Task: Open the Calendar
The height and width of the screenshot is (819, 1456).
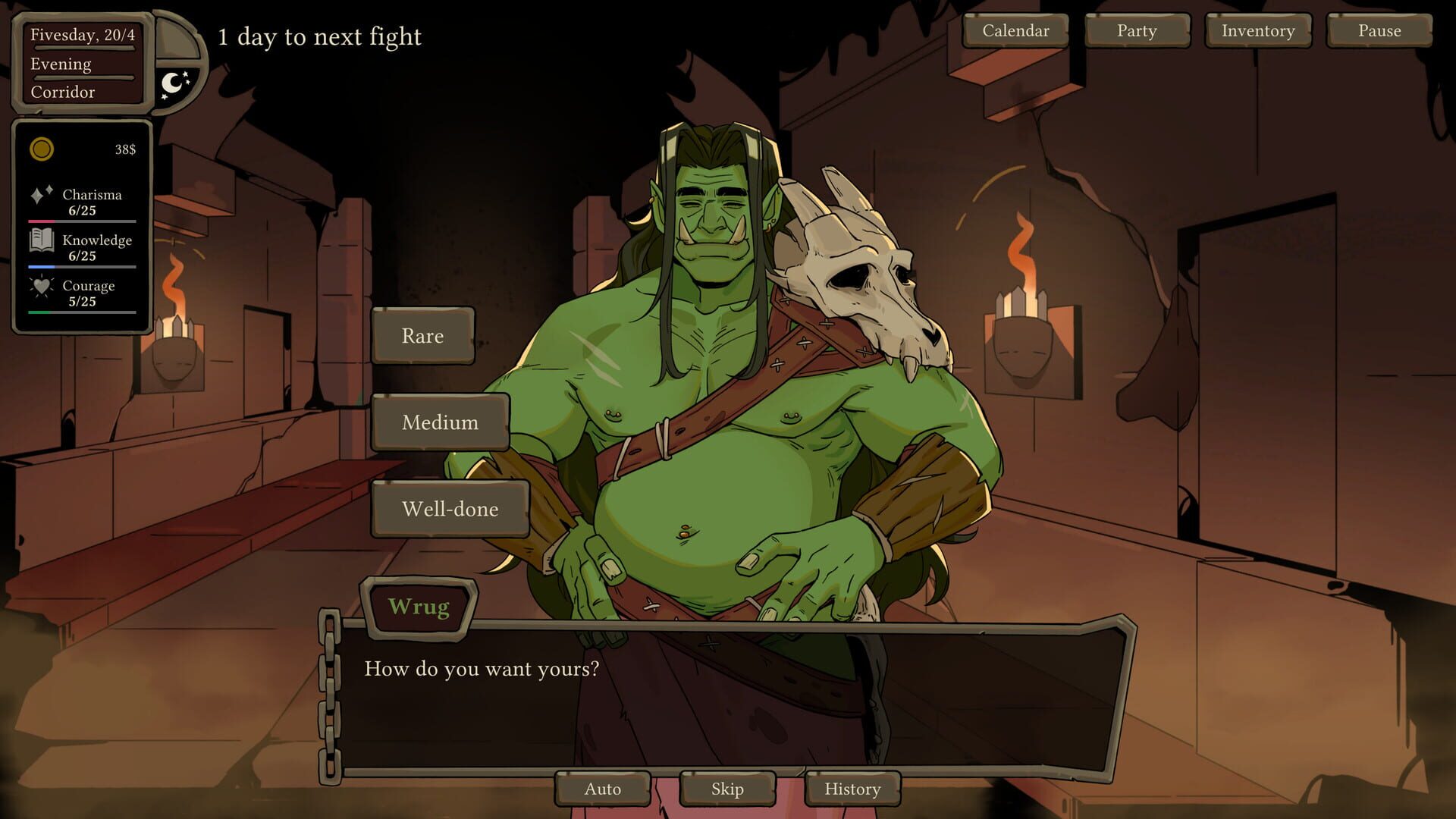Action: (x=1015, y=31)
